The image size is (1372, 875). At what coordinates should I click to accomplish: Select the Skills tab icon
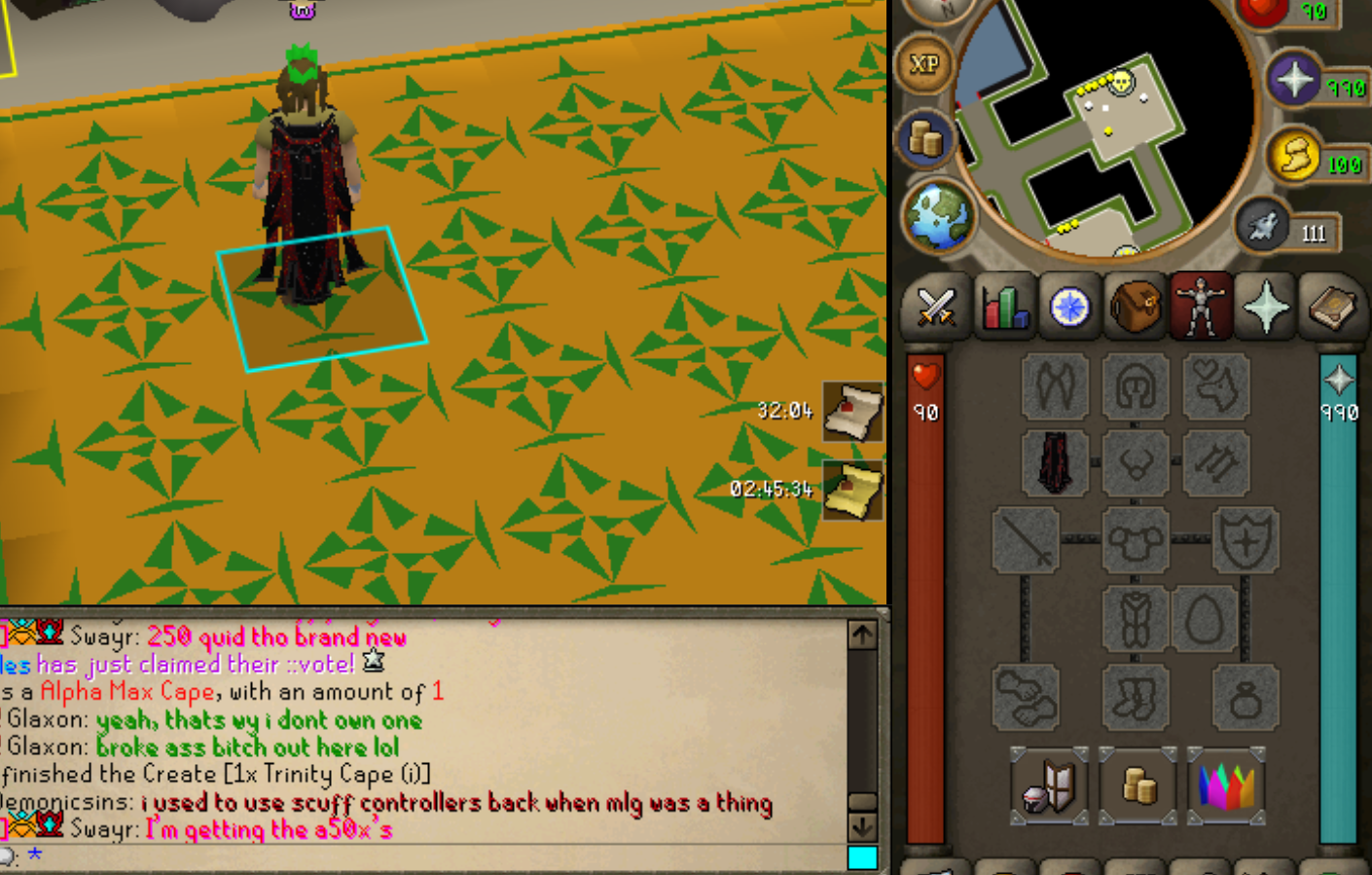pyautogui.click(x=1004, y=308)
